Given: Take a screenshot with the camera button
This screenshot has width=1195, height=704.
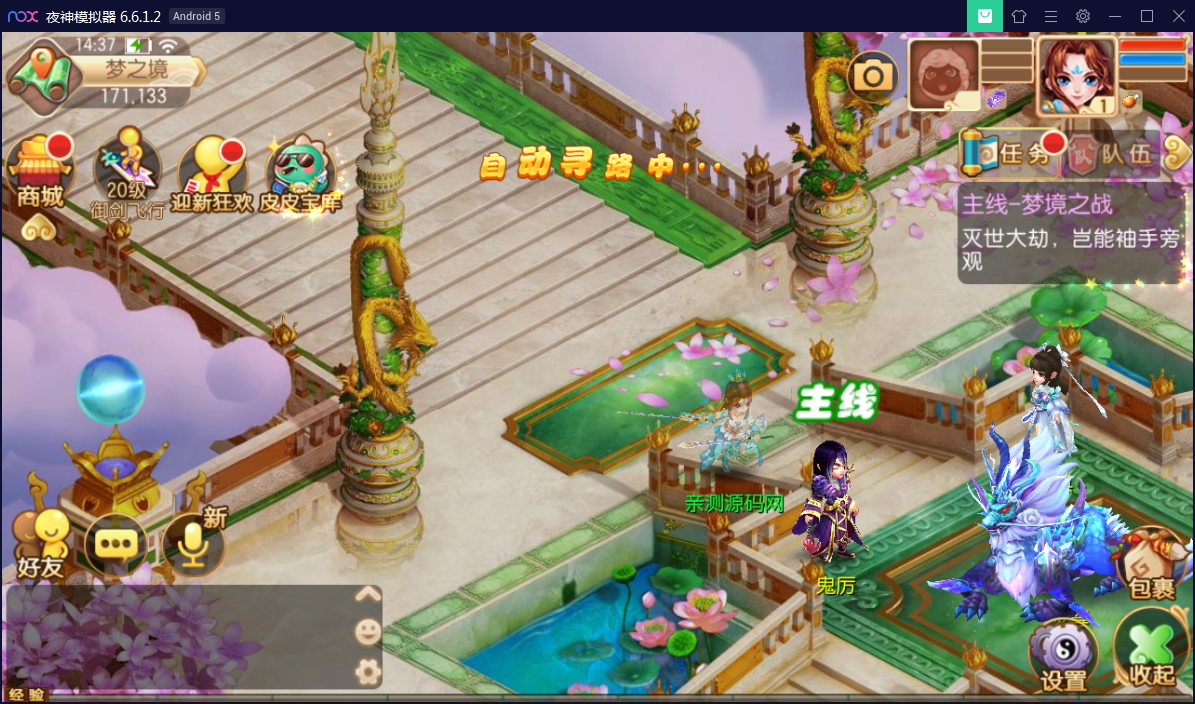Looking at the screenshot, I should (873, 76).
